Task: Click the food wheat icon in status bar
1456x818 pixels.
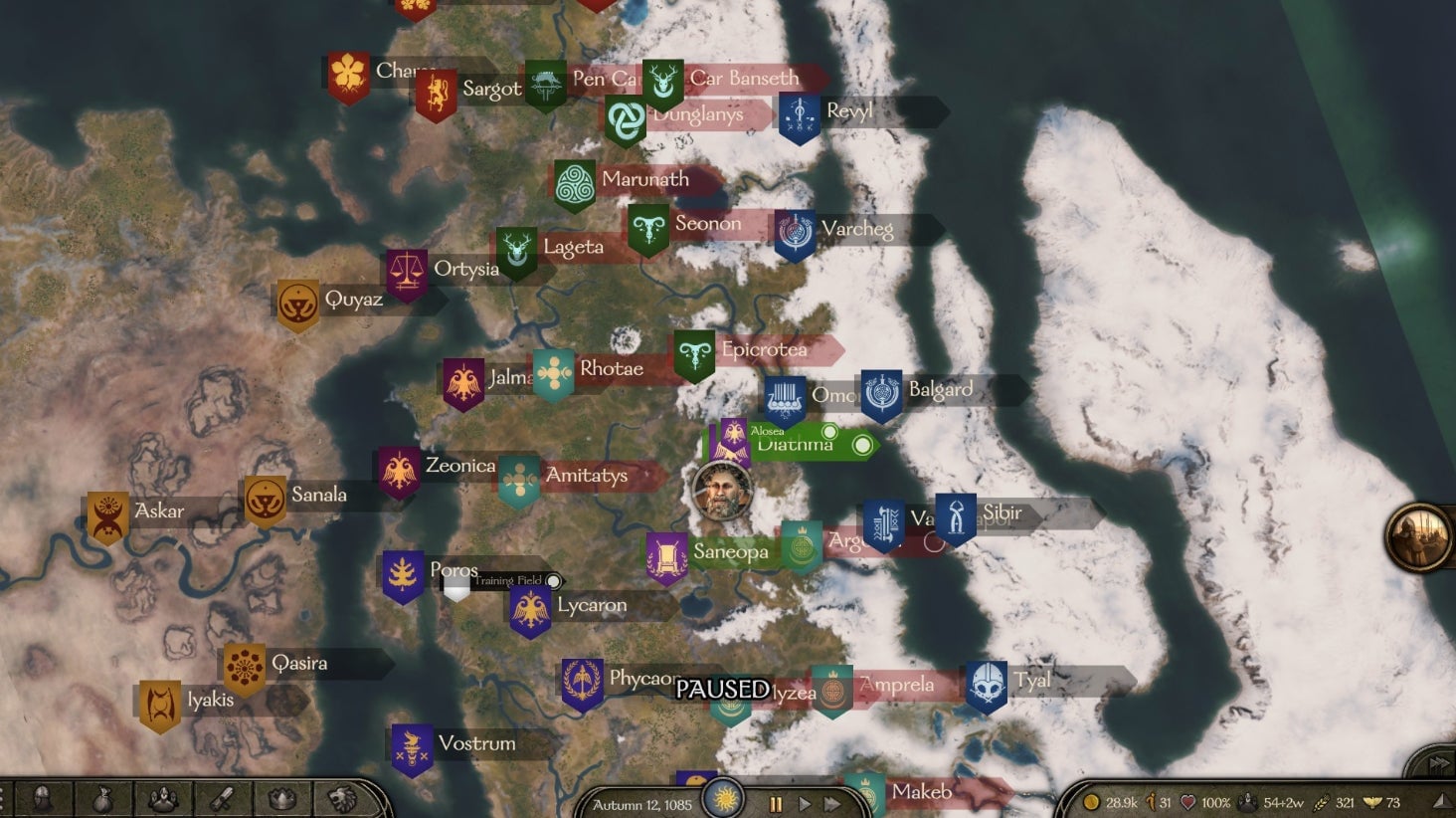Action: coord(1322,803)
